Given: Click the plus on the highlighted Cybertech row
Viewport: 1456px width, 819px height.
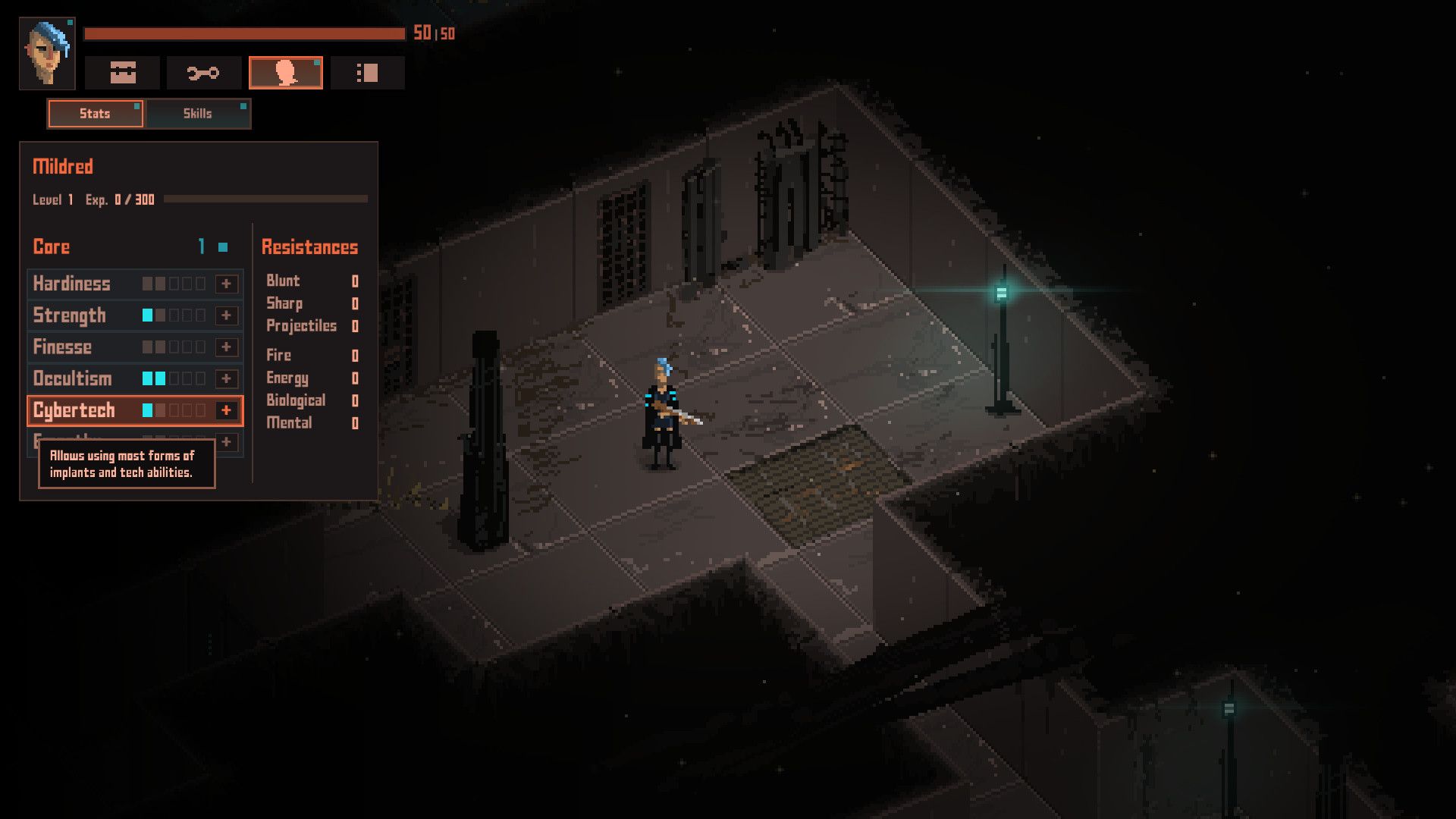Looking at the screenshot, I should (225, 410).
